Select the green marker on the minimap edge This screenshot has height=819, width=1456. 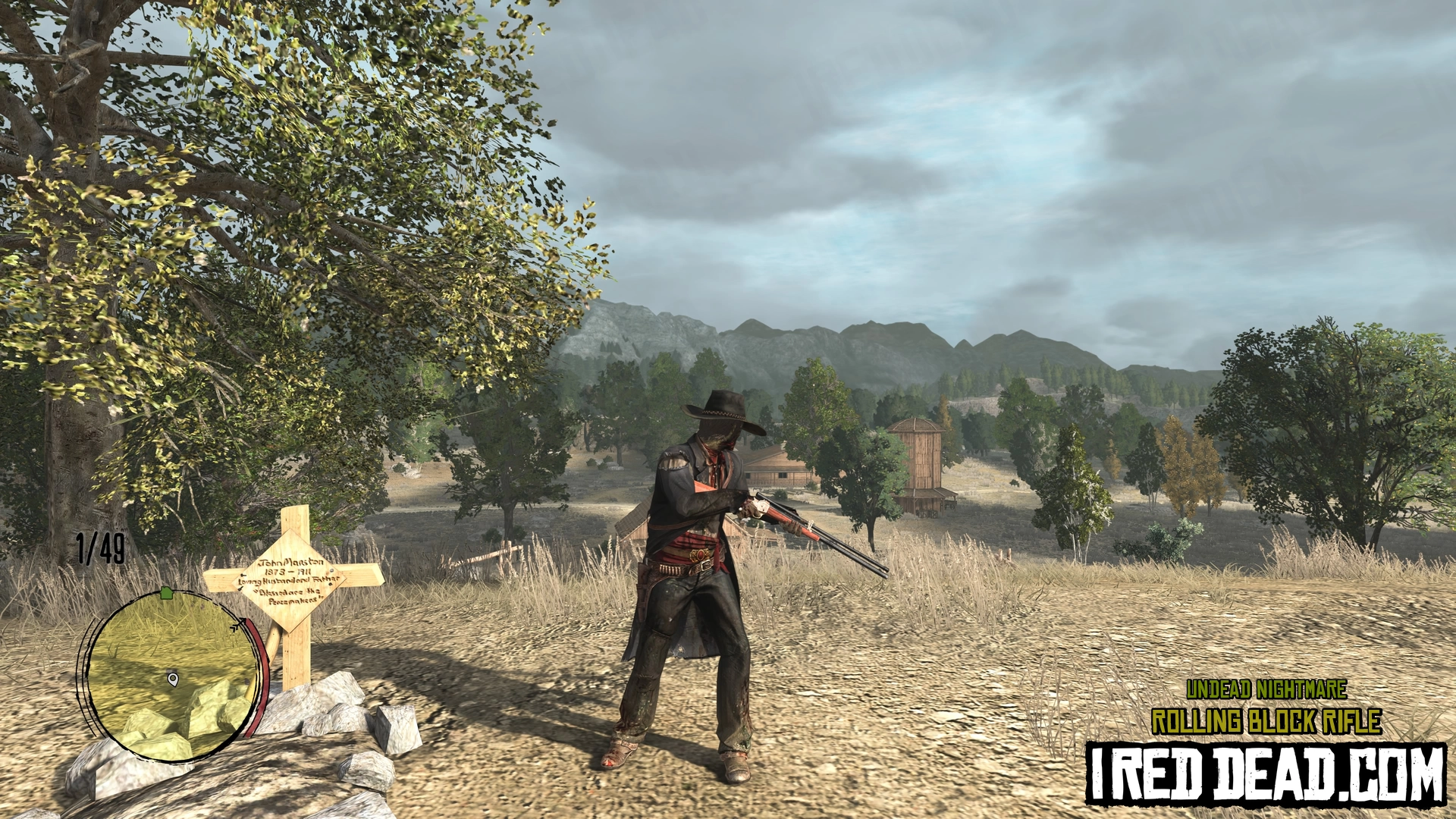[167, 592]
